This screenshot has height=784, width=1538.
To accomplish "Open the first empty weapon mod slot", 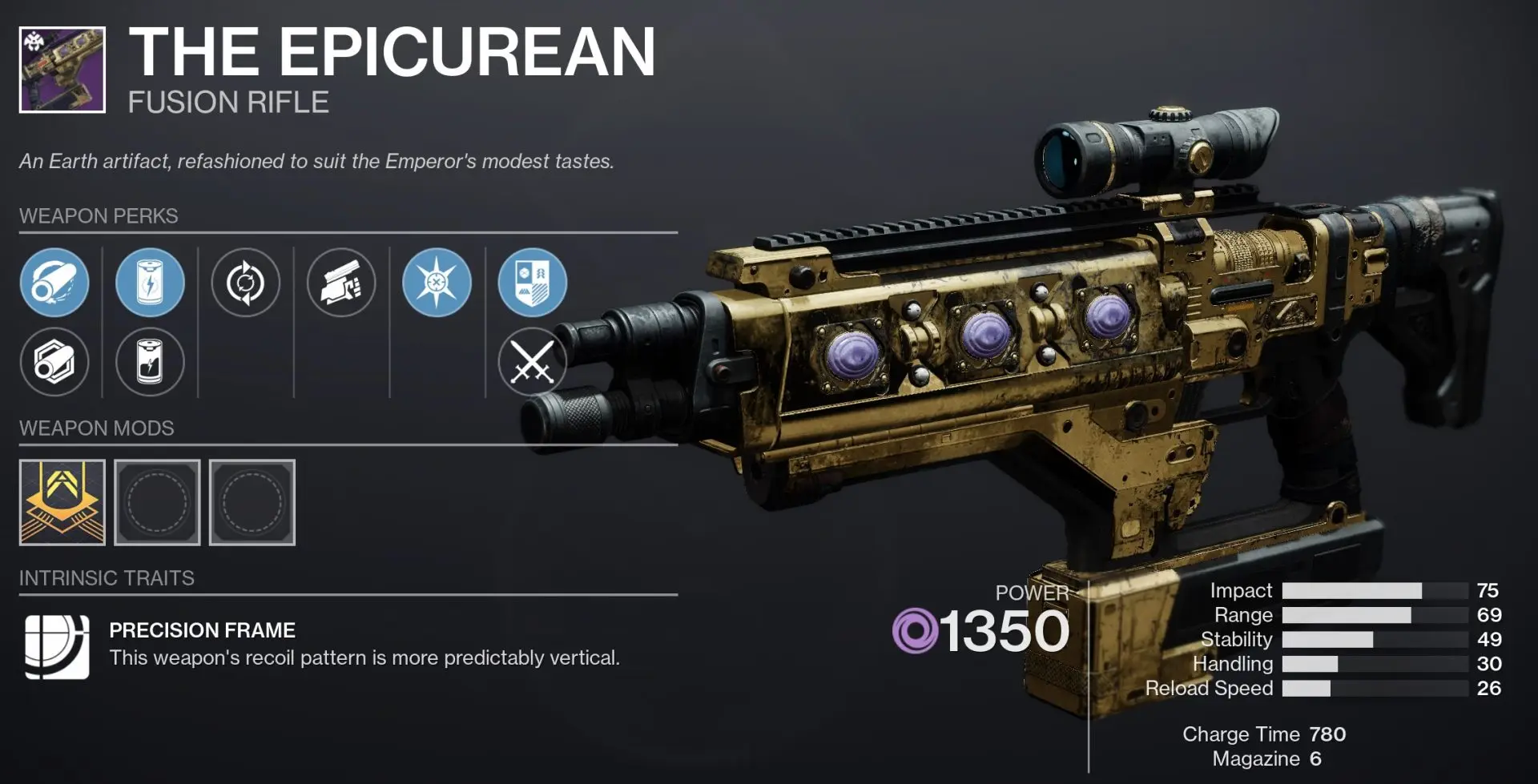I will tap(157, 502).
